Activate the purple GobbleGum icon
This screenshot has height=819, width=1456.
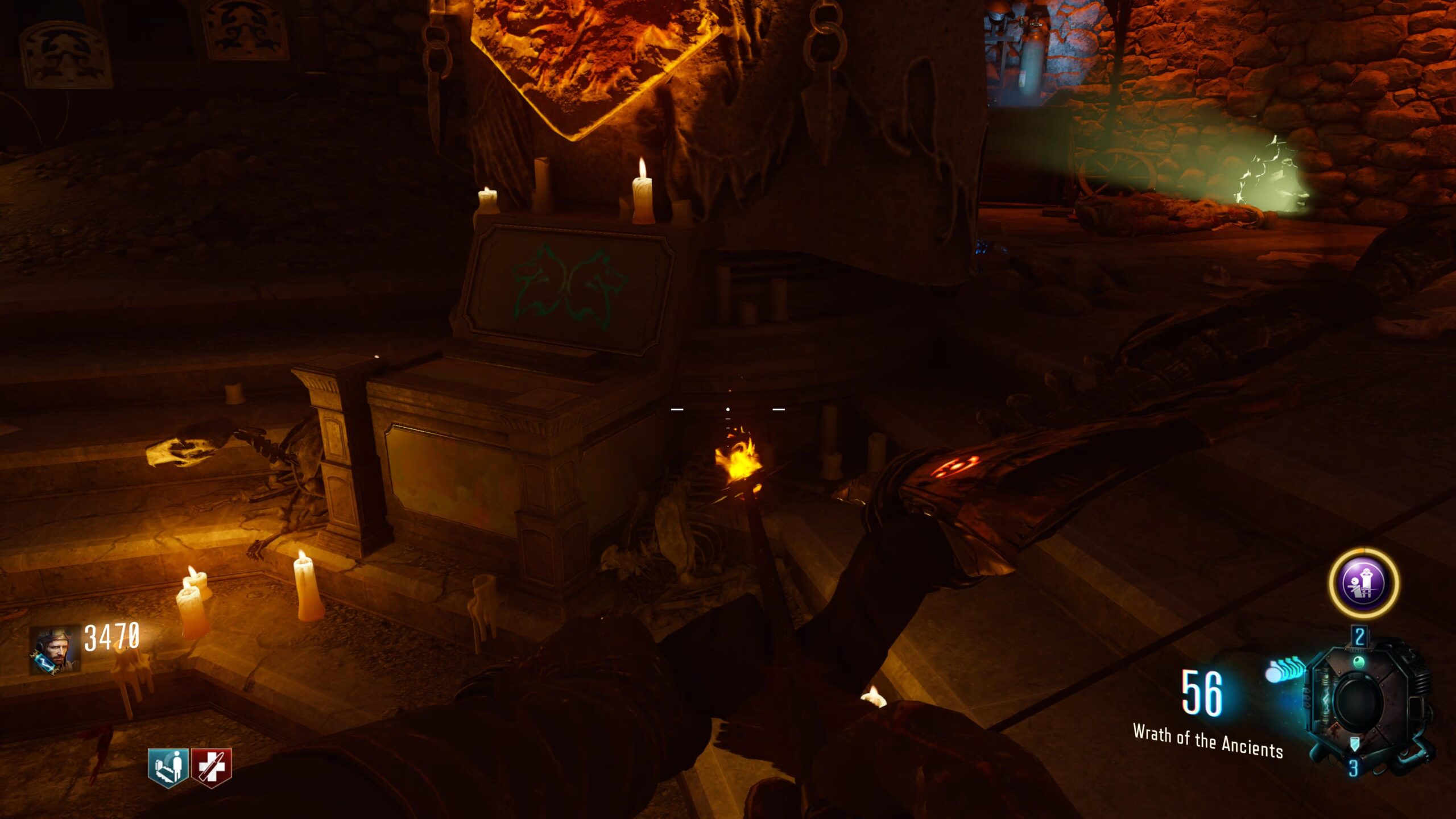[x=1363, y=583]
